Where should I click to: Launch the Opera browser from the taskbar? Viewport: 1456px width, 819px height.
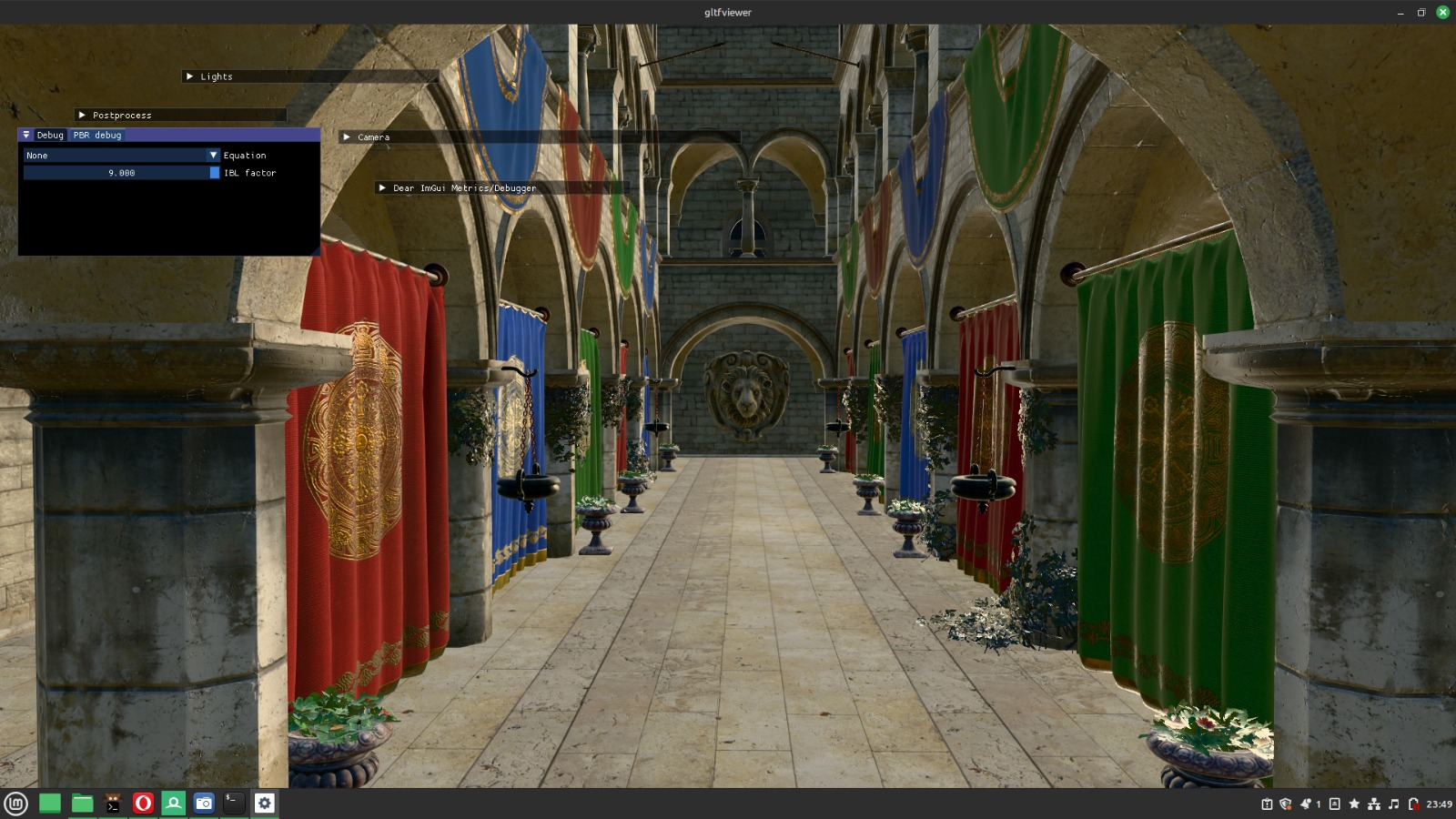[142, 804]
